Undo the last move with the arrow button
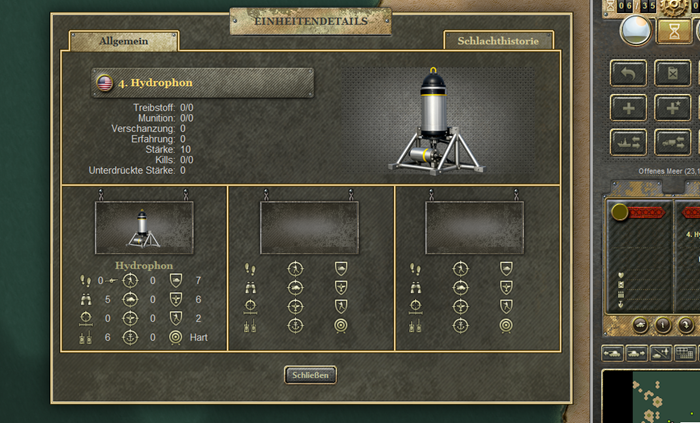Image resolution: width=700 pixels, height=423 pixels. [x=629, y=73]
